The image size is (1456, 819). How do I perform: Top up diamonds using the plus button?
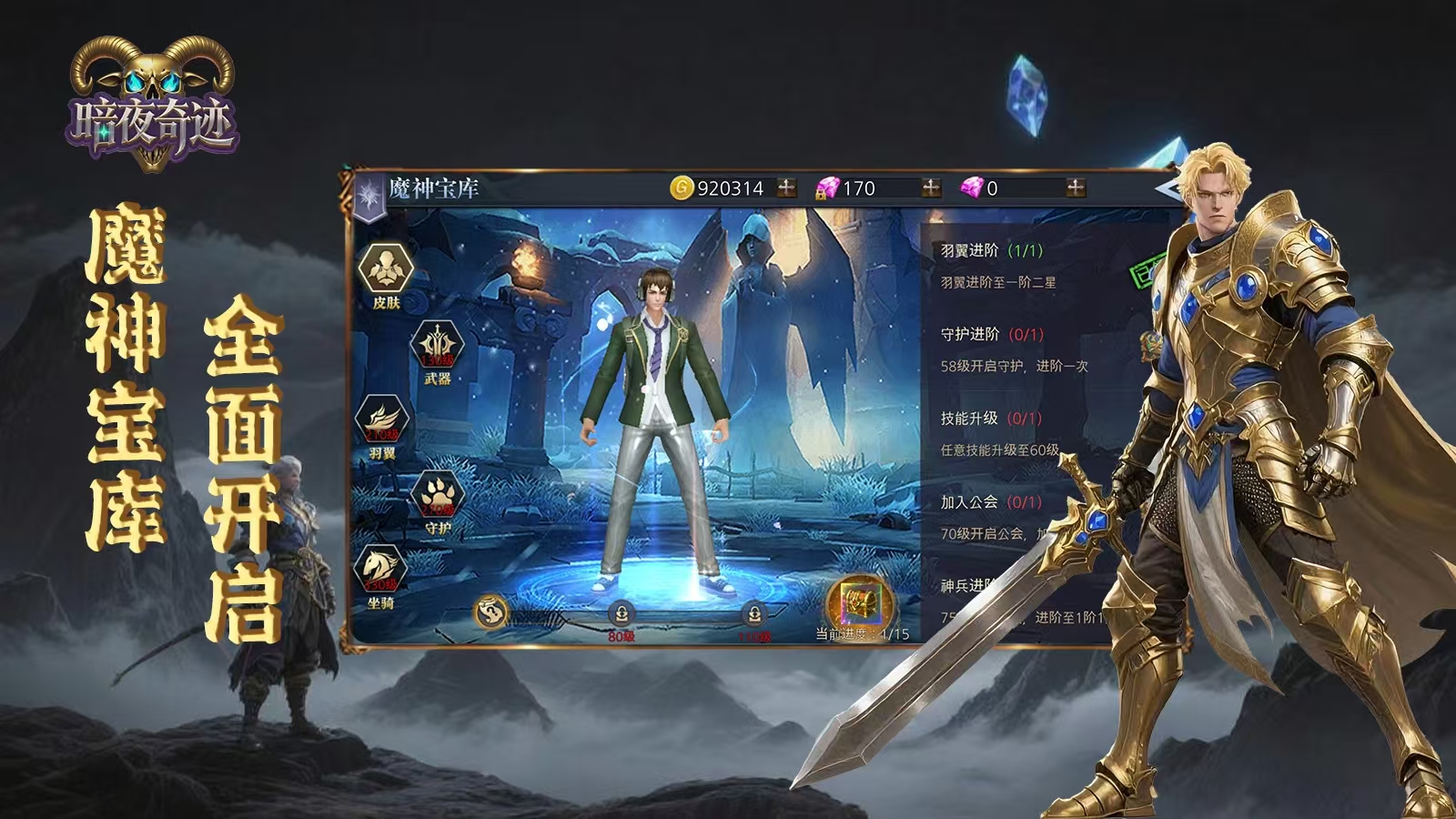tap(1076, 187)
